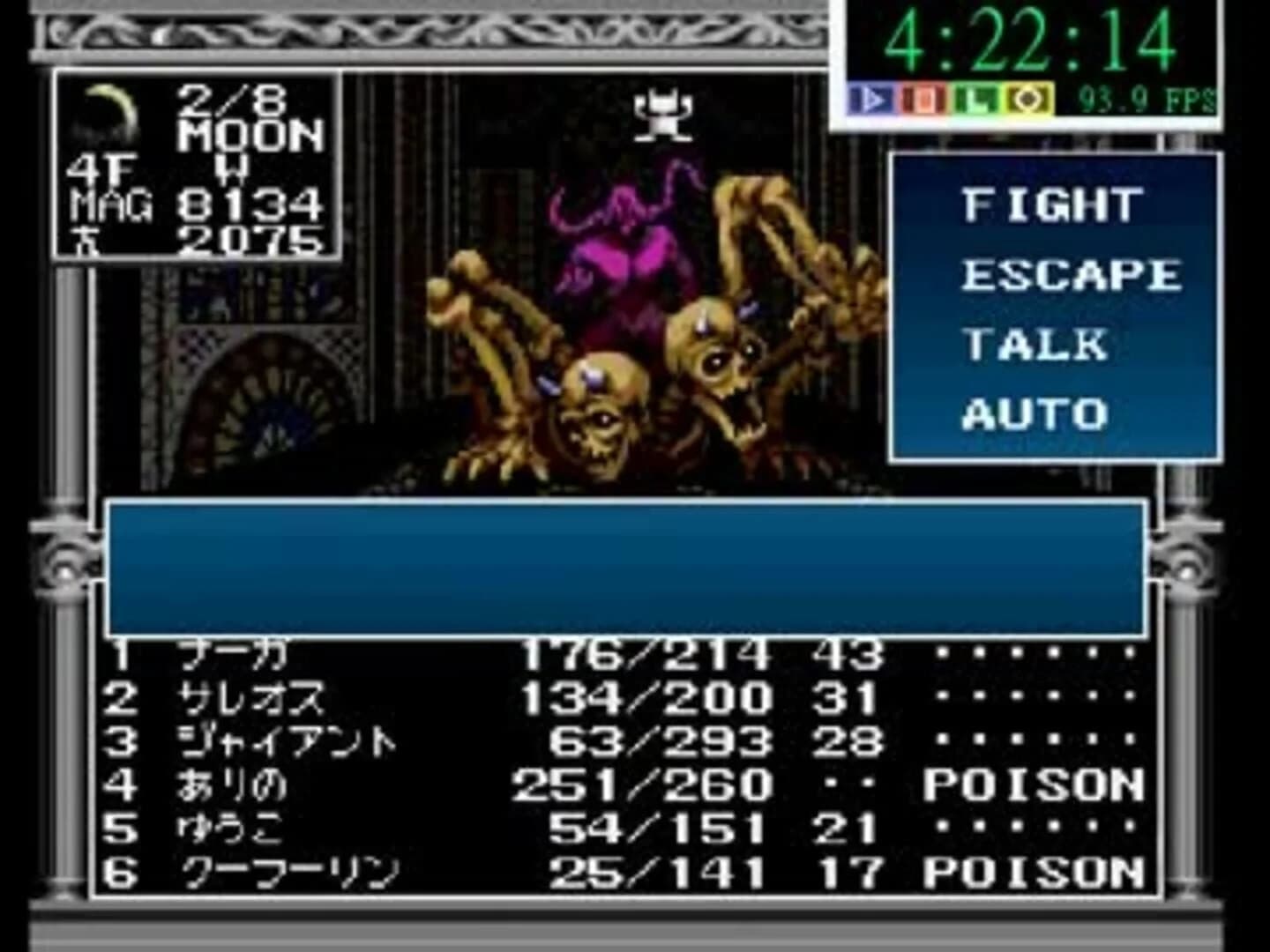Click the blue play icon in the timer overlay
The height and width of the screenshot is (952, 1270).
click(870, 98)
